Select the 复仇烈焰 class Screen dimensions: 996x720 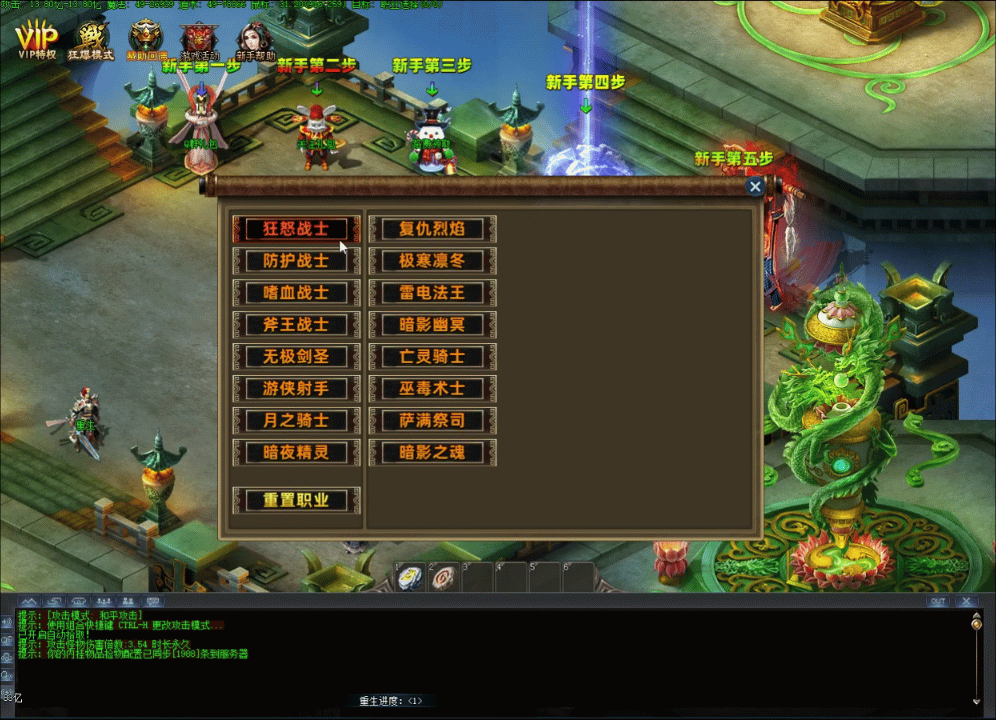[433, 229]
